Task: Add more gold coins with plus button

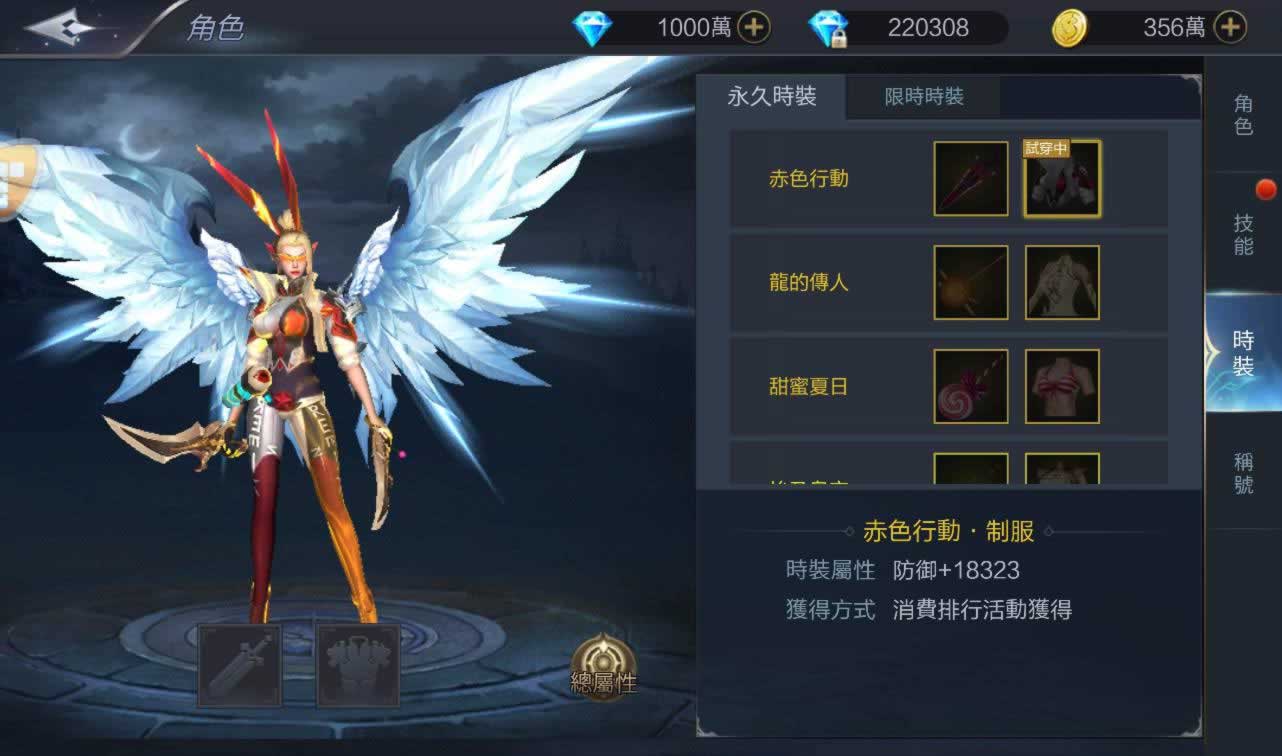Action: 1229,27
